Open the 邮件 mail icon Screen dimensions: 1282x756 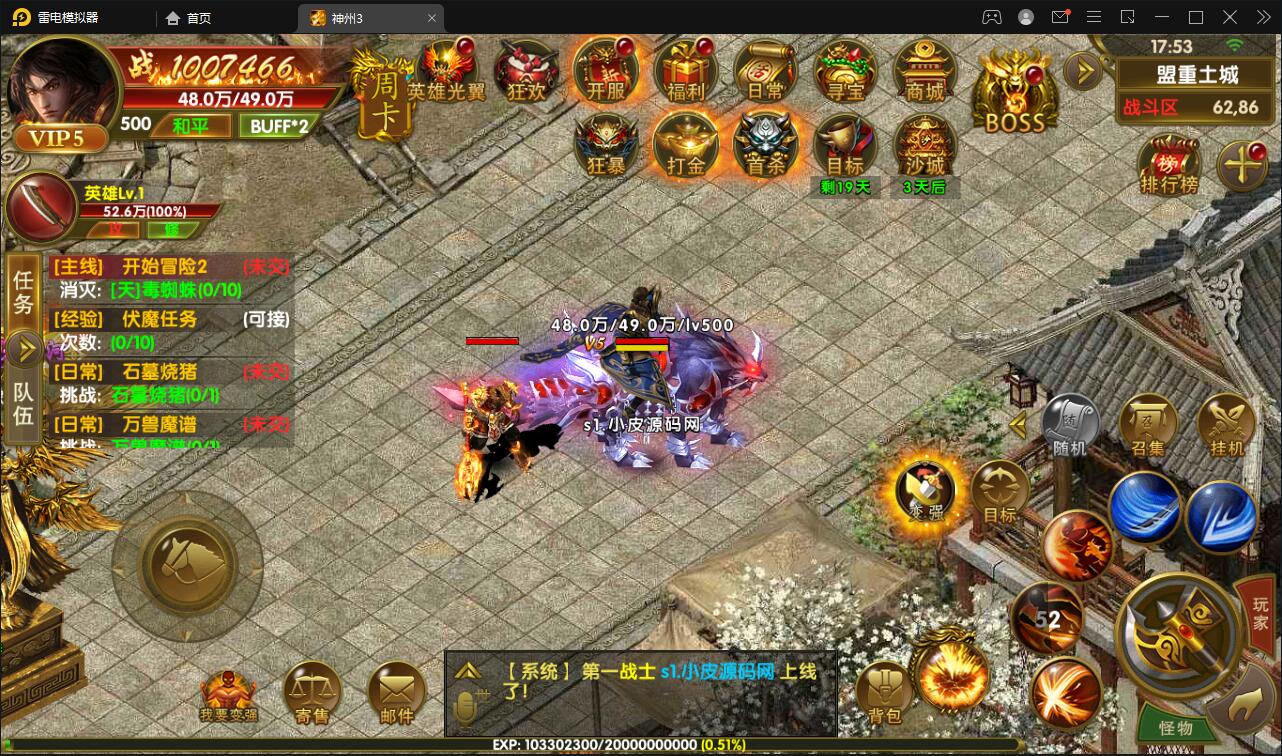[397, 690]
